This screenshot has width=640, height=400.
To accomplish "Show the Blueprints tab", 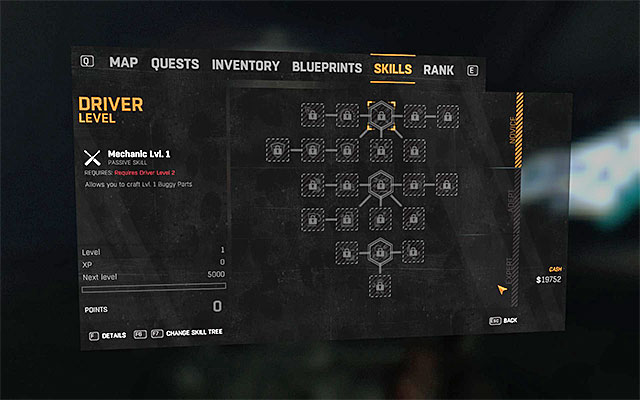I will pos(326,68).
